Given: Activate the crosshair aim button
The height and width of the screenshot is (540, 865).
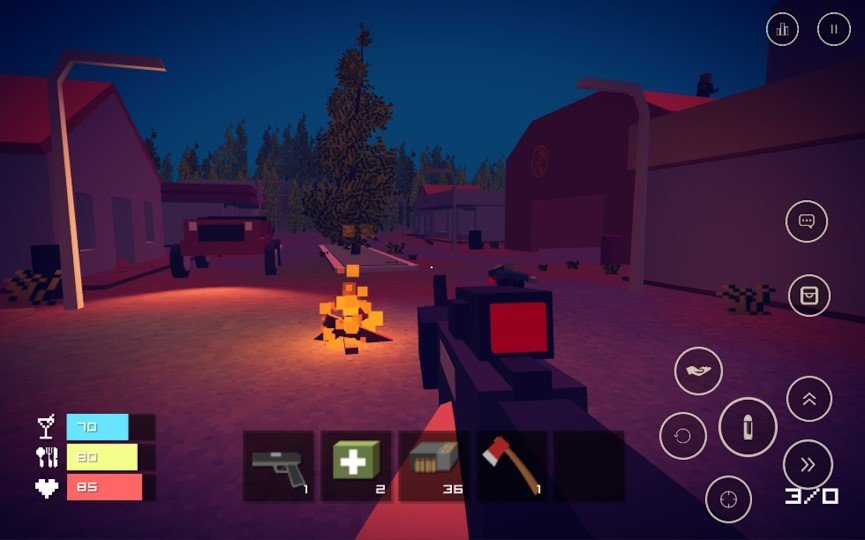Looking at the screenshot, I should [728, 498].
